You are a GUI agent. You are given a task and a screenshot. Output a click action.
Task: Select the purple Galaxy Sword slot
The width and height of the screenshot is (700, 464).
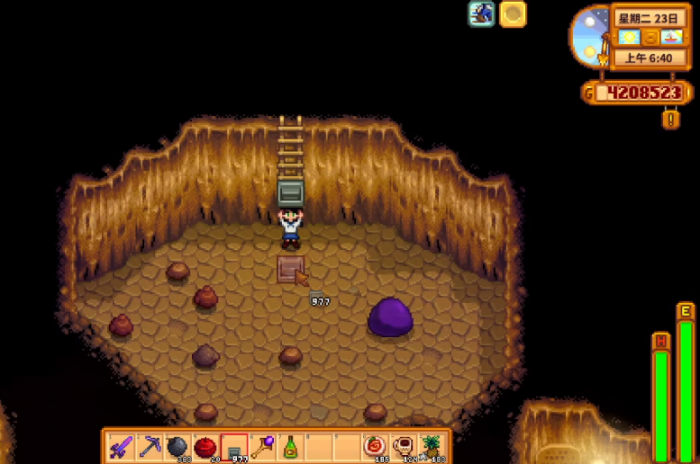(x=121, y=446)
